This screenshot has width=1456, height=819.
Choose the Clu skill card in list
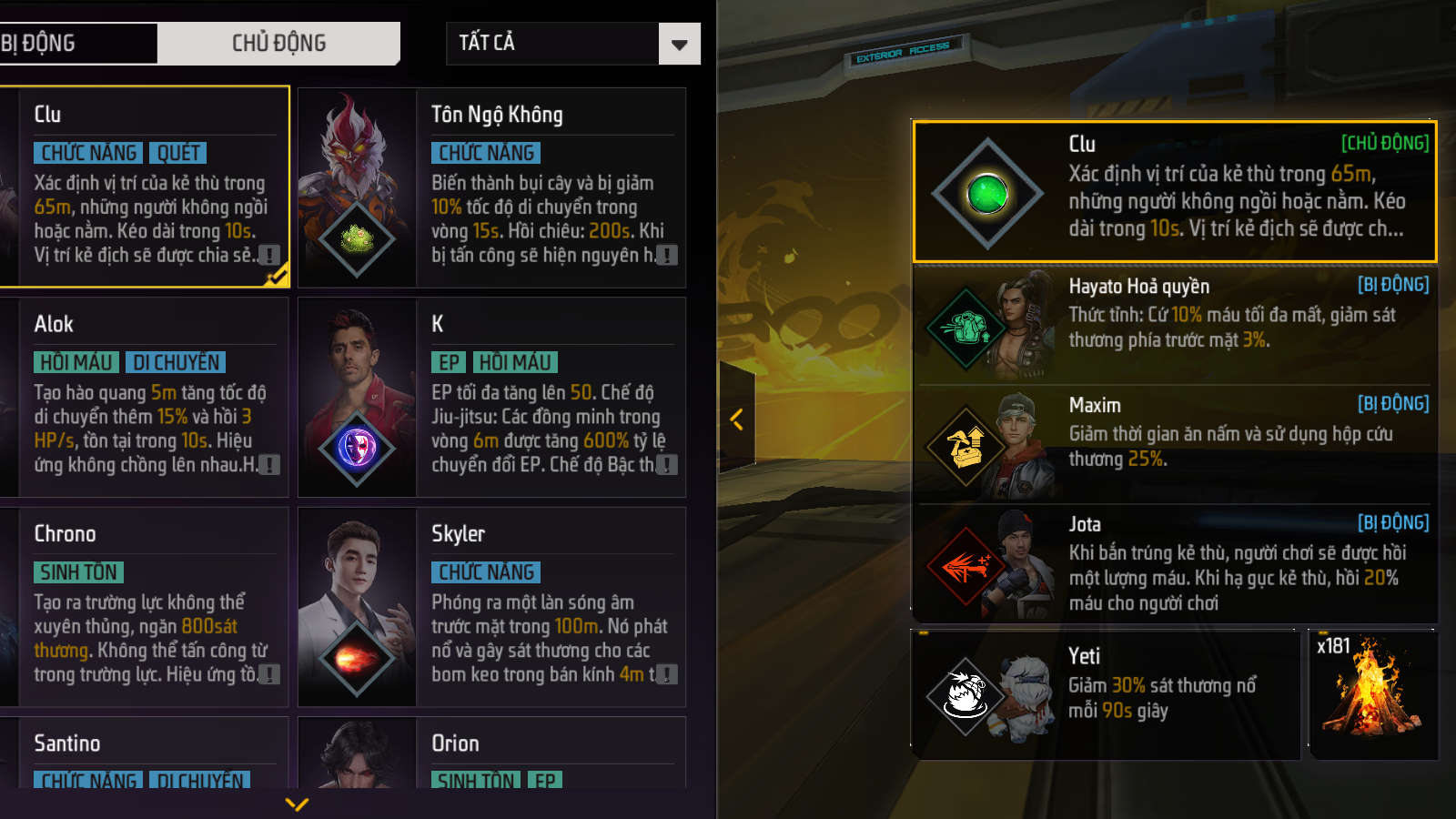146,187
